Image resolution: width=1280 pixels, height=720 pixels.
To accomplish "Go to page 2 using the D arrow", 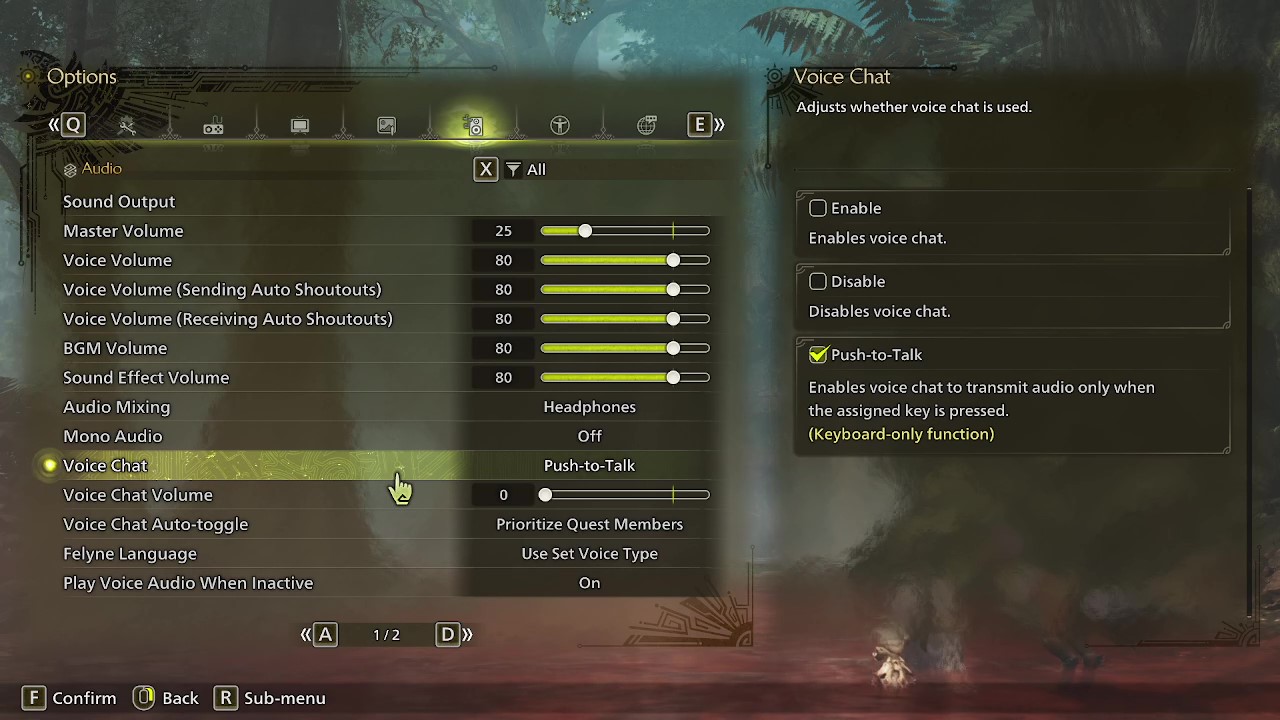I will (447, 634).
